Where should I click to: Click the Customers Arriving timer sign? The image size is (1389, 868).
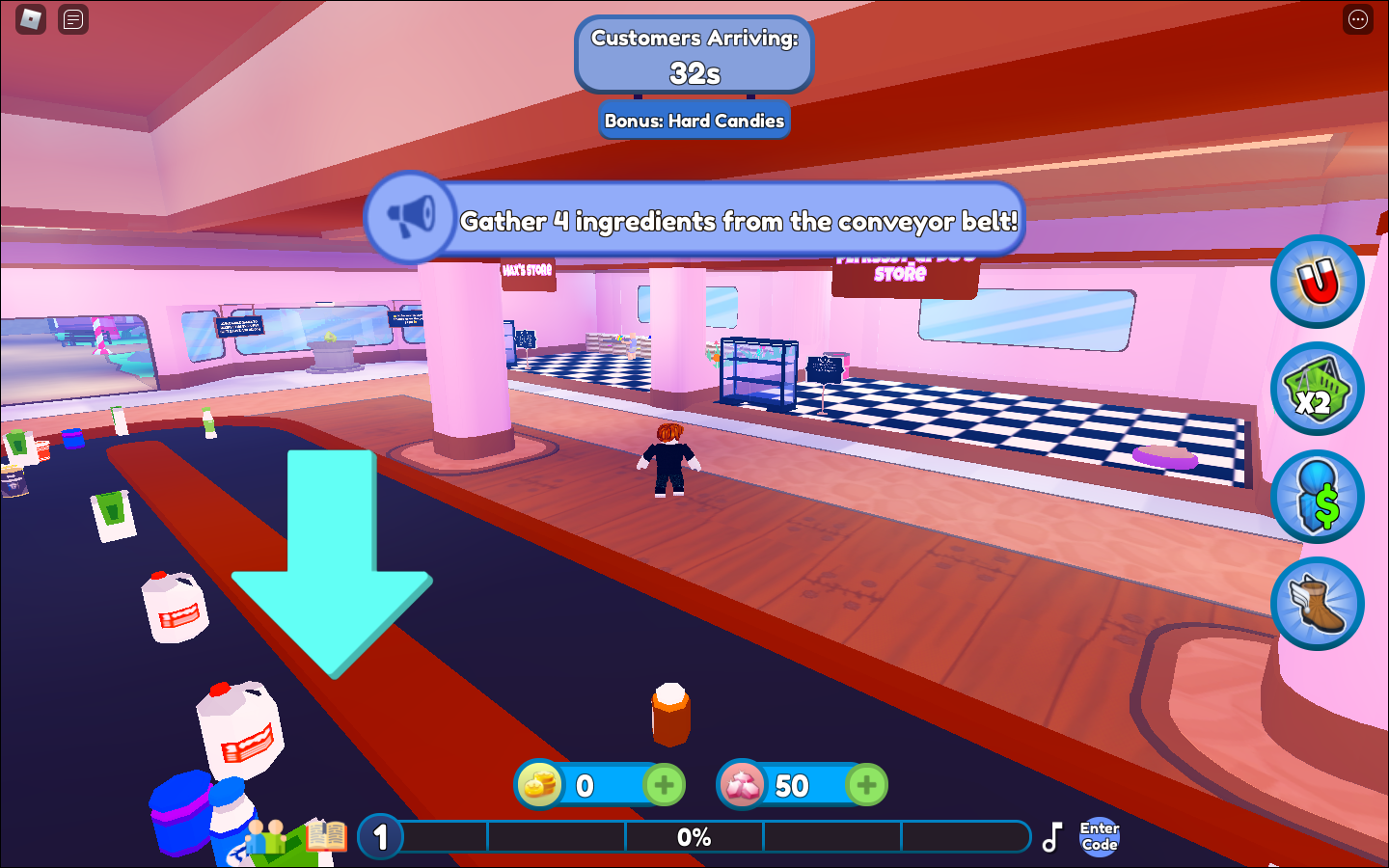pyautogui.click(x=694, y=53)
